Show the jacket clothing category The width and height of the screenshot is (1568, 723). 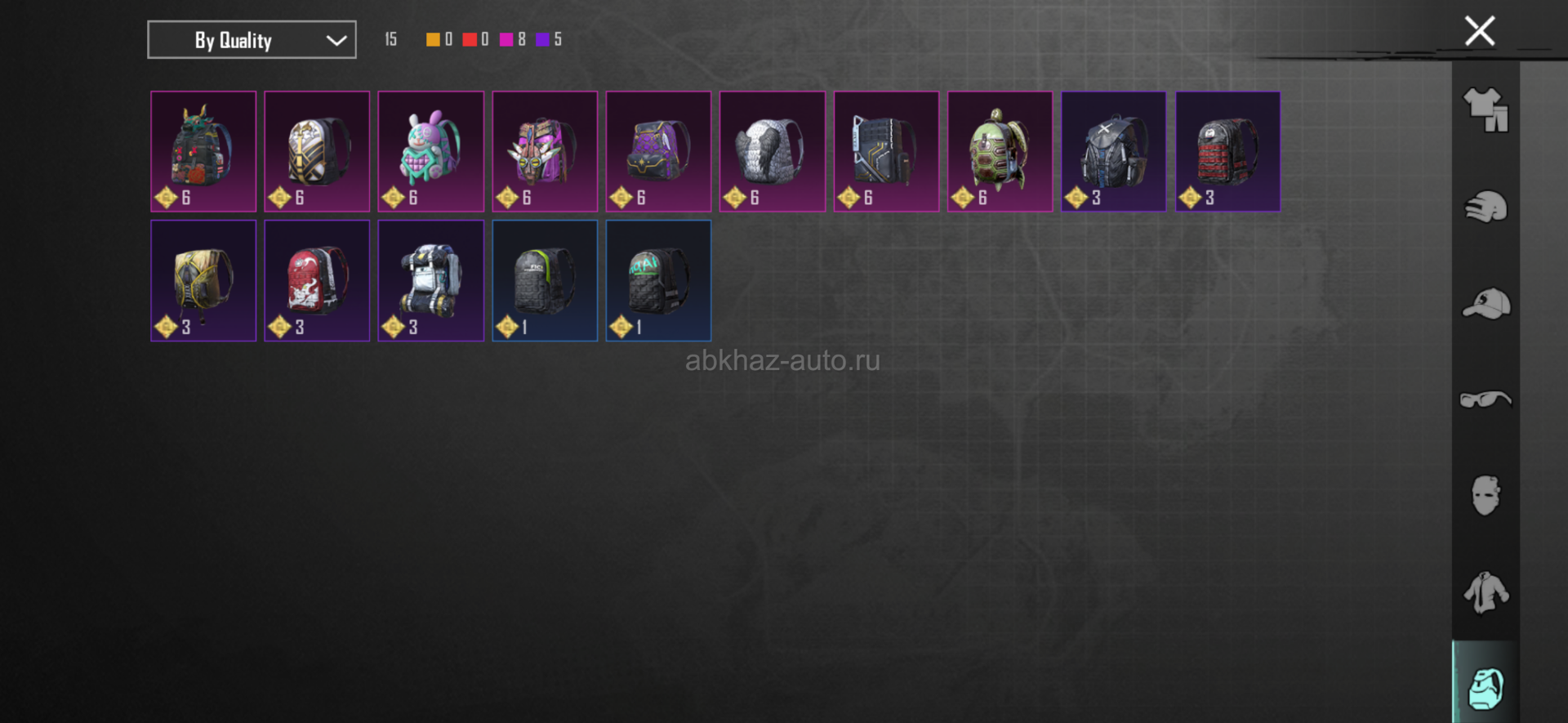(x=1486, y=592)
